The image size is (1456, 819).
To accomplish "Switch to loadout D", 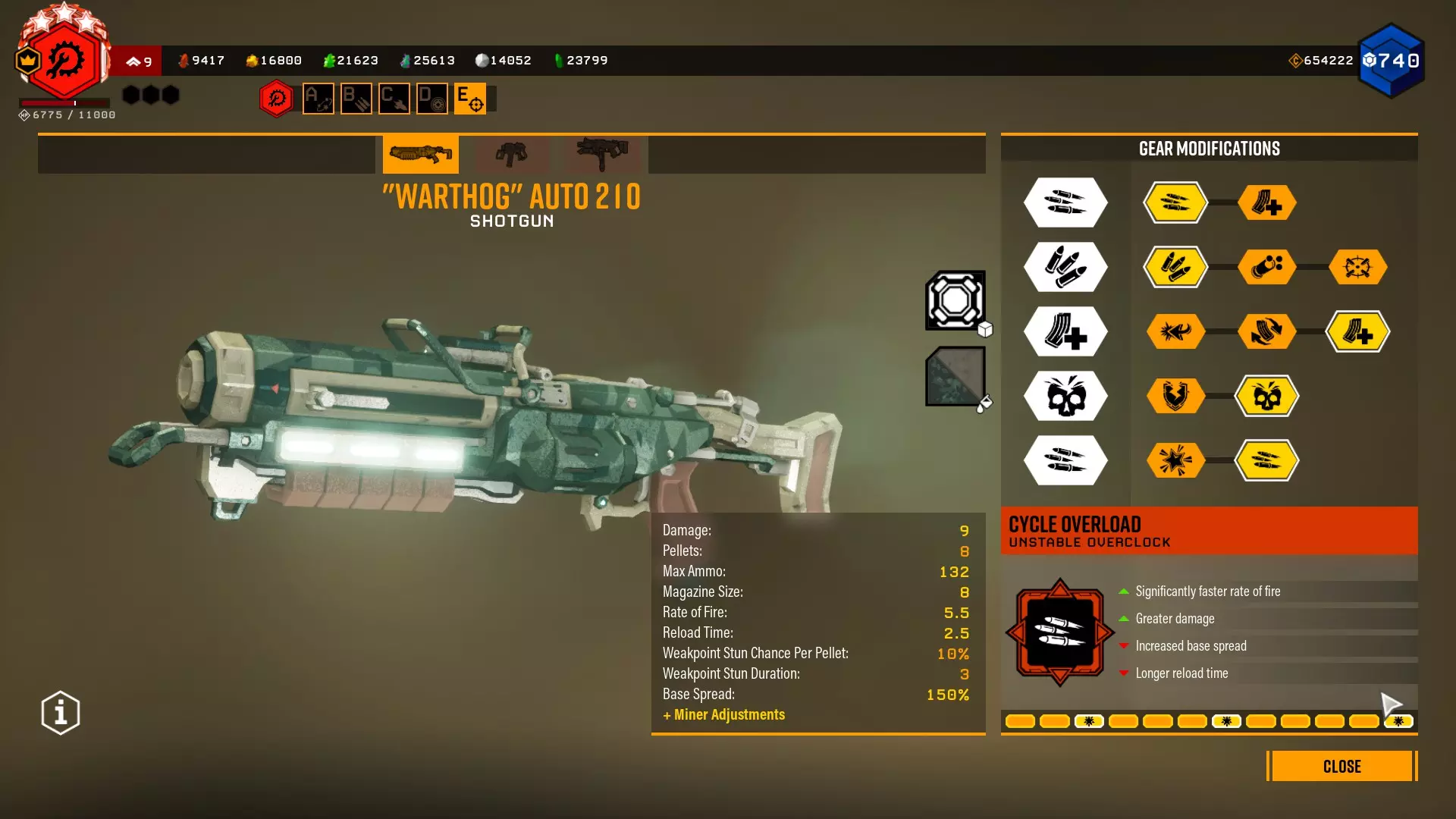I will [x=432, y=99].
